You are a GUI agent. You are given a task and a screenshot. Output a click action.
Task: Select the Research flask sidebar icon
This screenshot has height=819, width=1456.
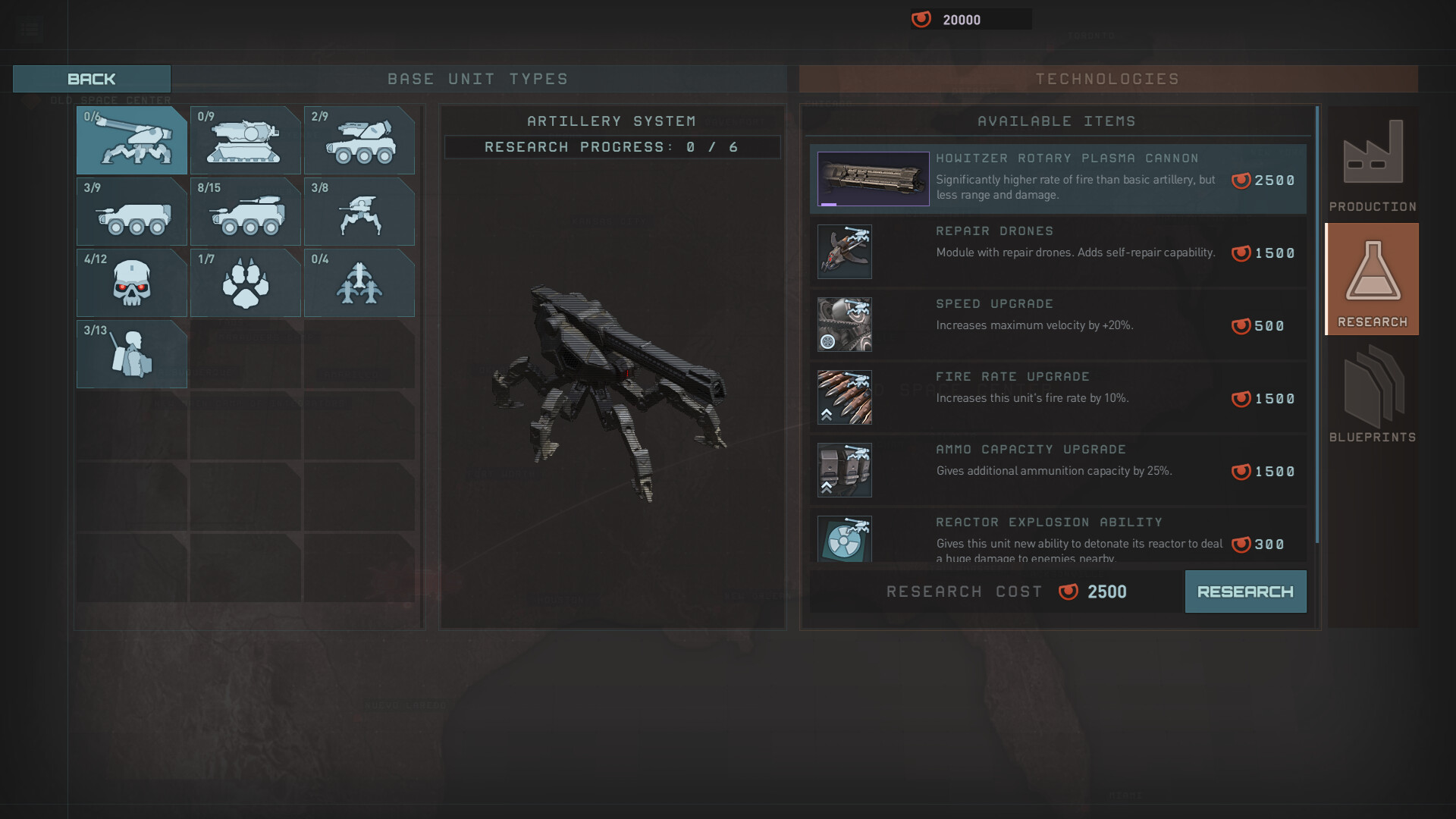pyautogui.click(x=1372, y=278)
